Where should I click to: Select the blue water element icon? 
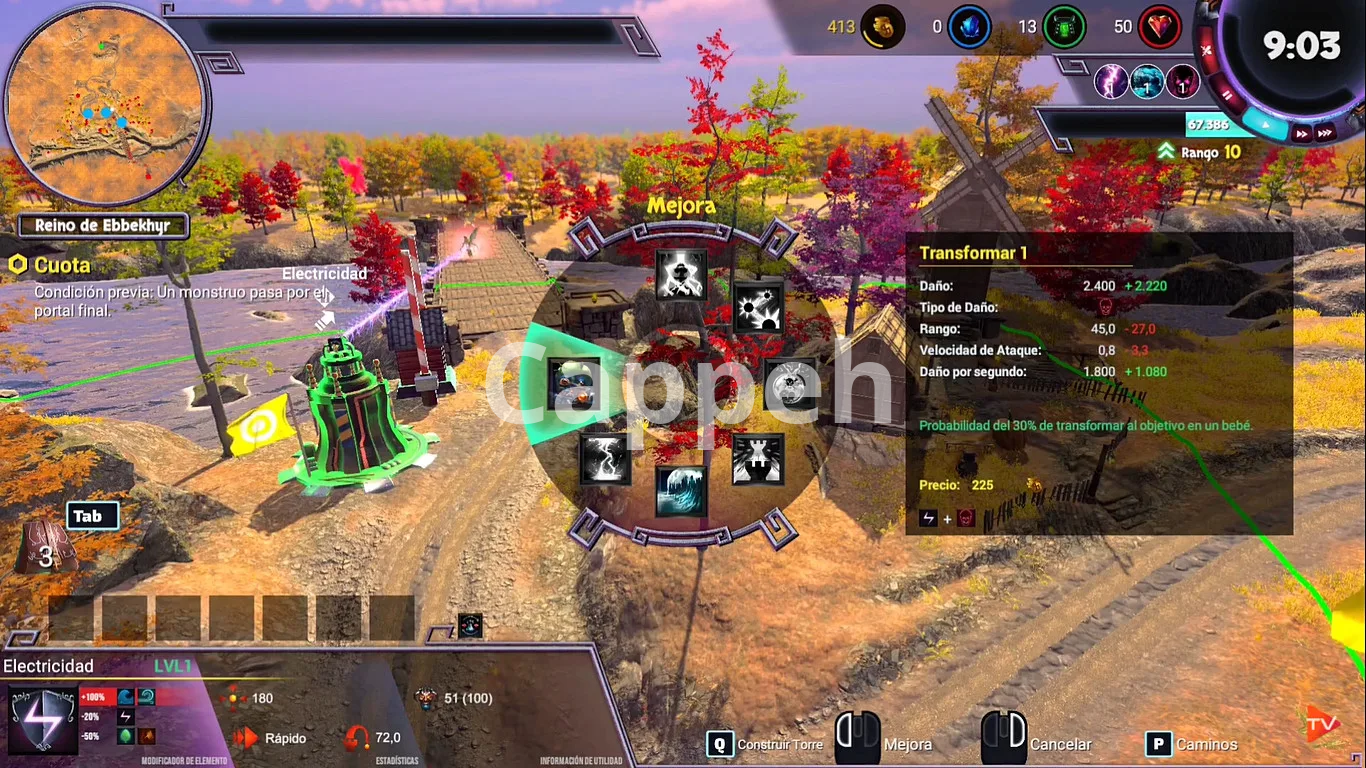click(1147, 82)
